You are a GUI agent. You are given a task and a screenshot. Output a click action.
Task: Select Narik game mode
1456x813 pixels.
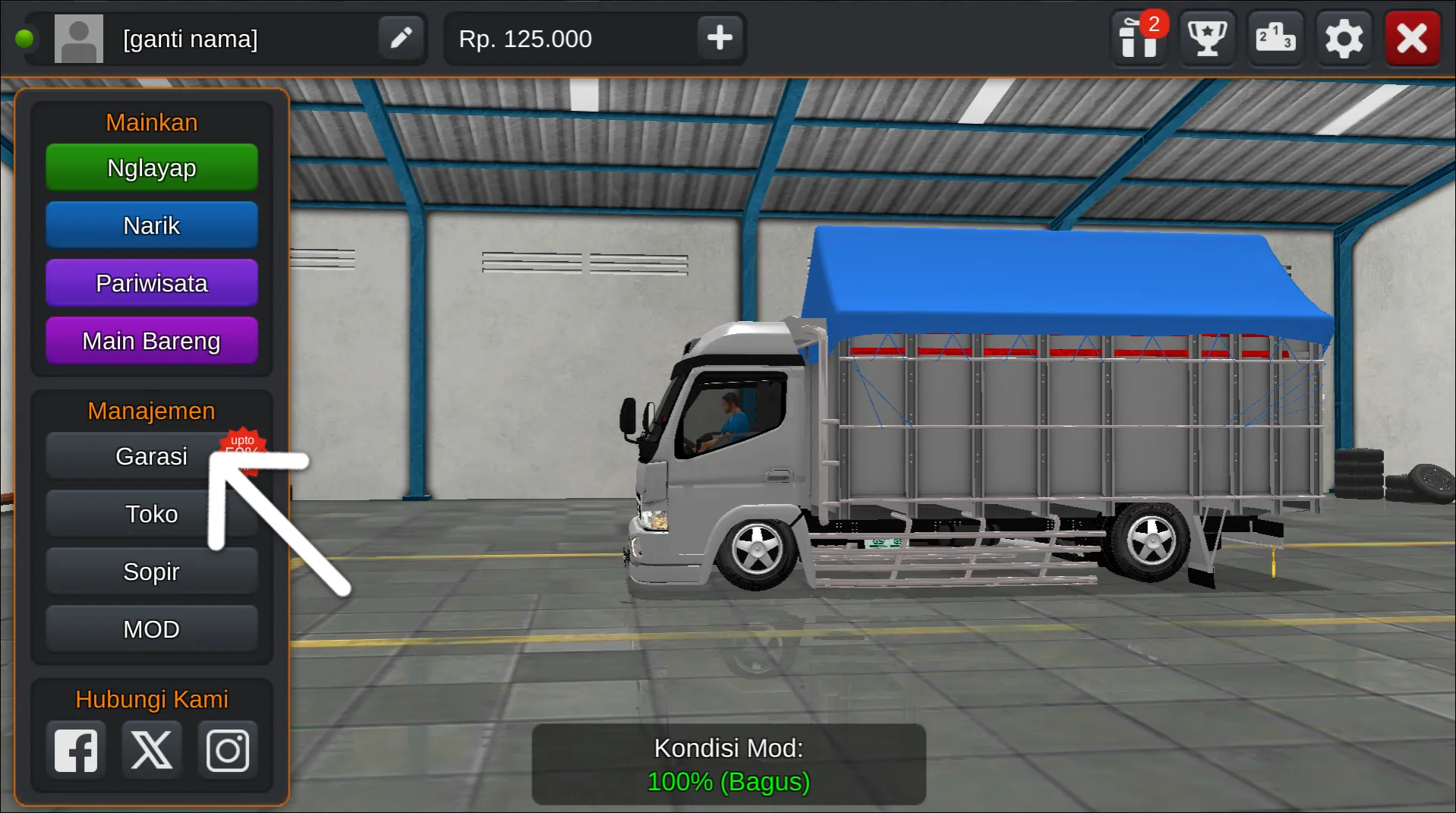tap(151, 225)
